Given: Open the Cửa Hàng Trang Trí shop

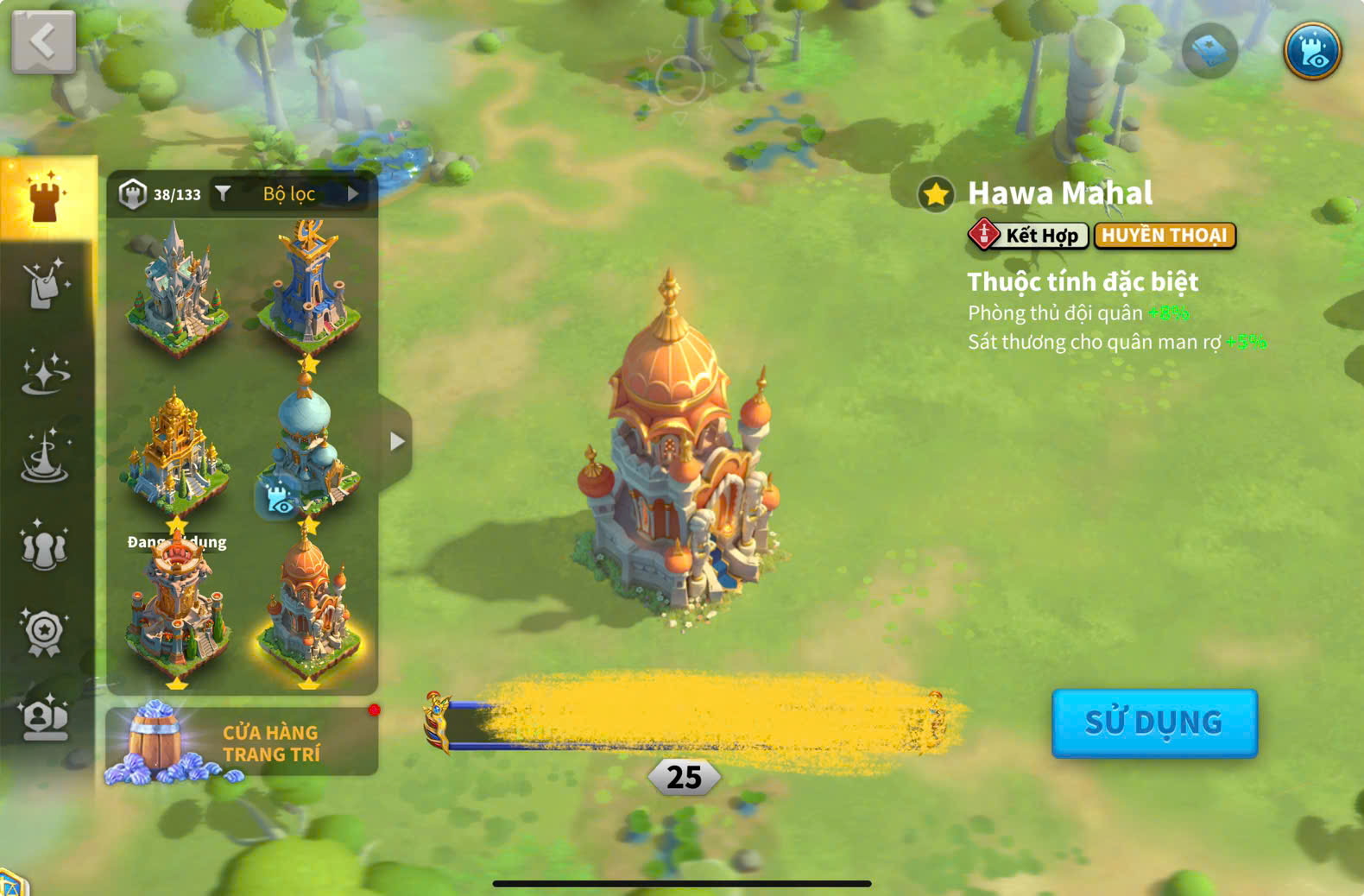Looking at the screenshot, I should click(242, 742).
